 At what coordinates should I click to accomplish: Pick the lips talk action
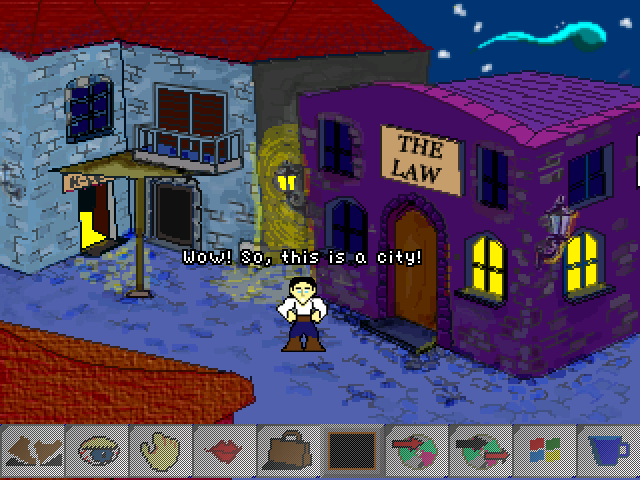click(225, 451)
